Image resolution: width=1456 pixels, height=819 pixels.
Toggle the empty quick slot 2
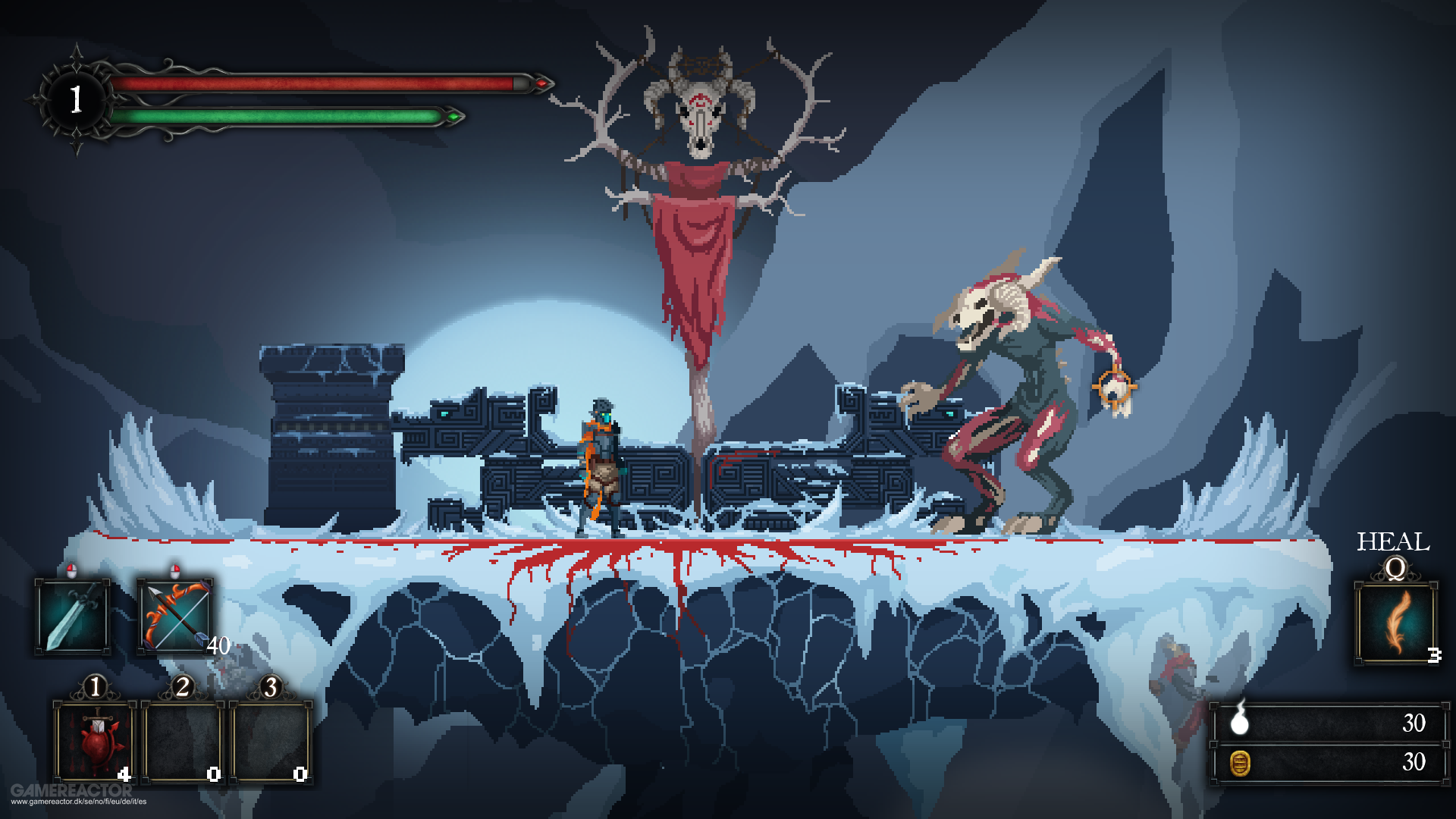[x=182, y=739]
